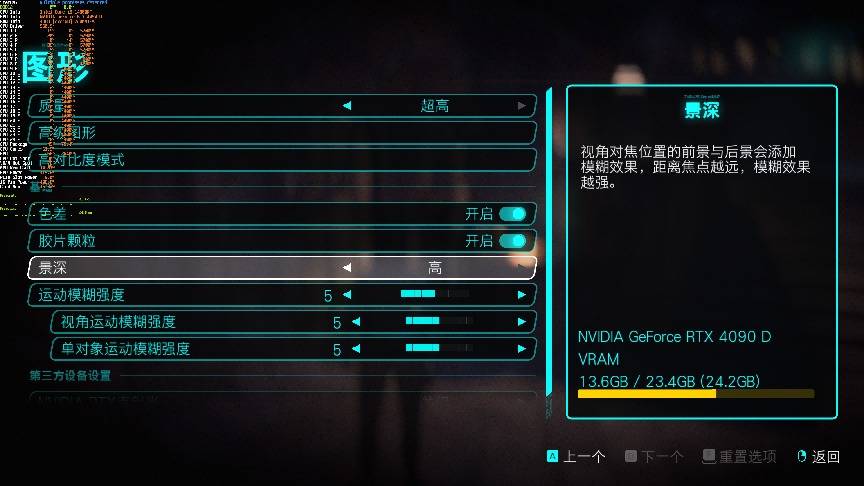864x486 pixels.
Task: Increase 运动模糊强度 with its right arrow
Action: point(522,295)
